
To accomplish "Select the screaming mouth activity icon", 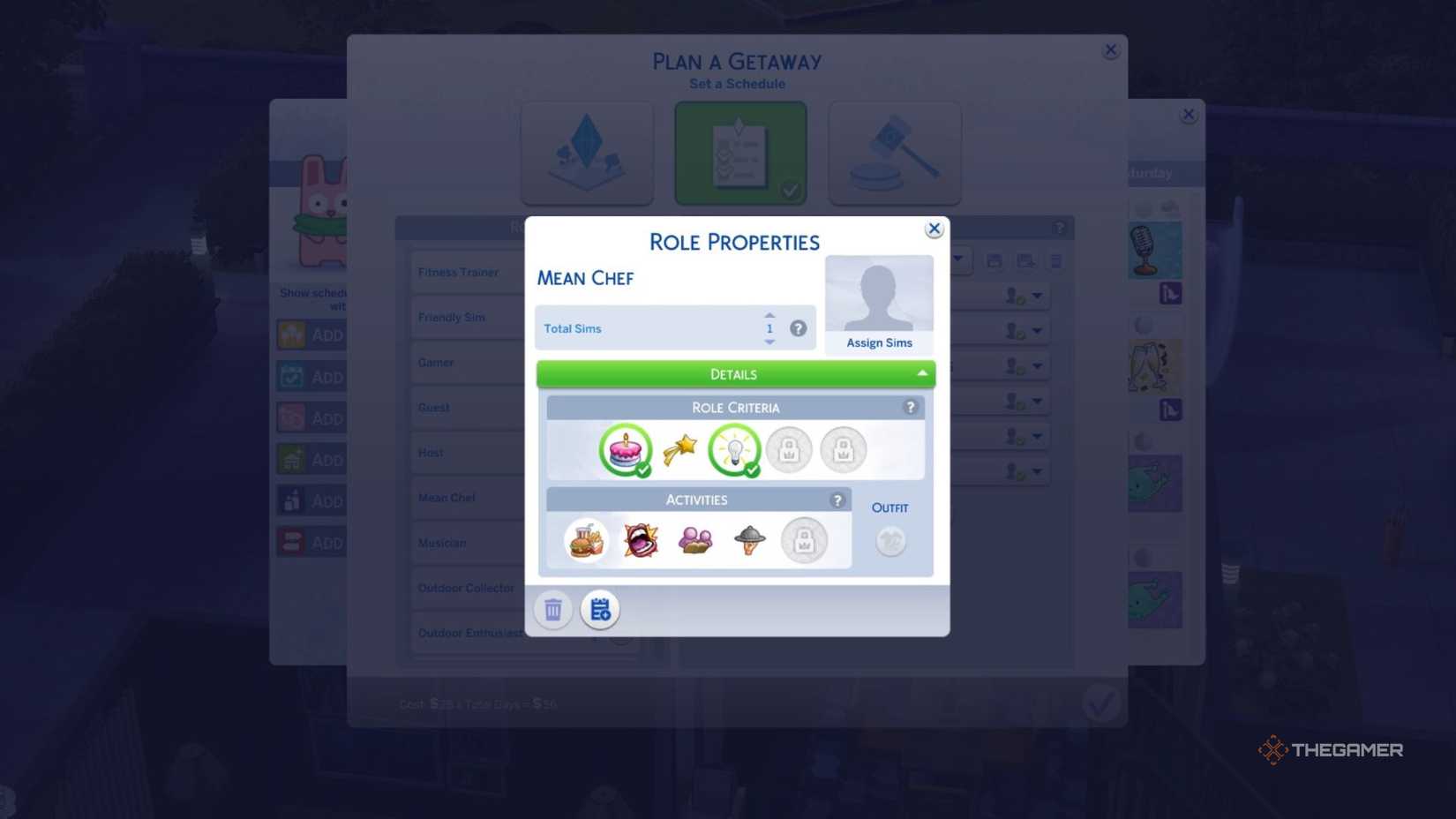I will (640, 539).
